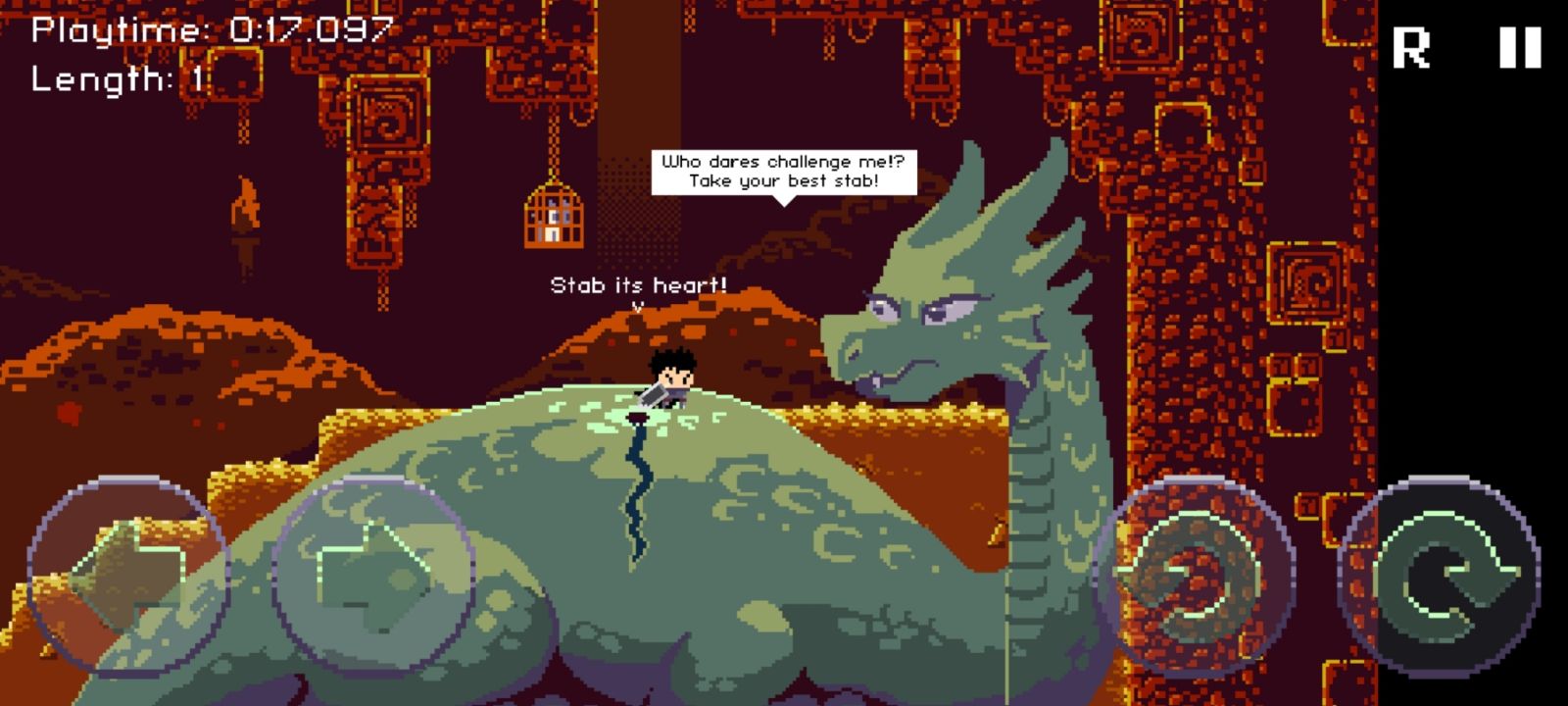Rotate sword counterclockwise with the touch button

(x=1194, y=576)
